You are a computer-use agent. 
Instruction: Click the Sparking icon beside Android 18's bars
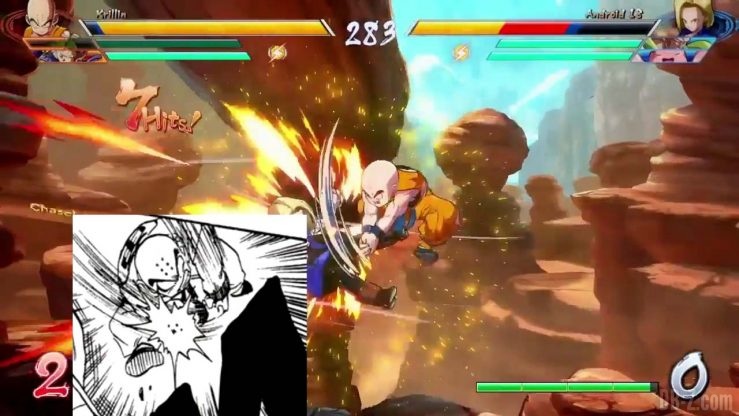tap(461, 50)
